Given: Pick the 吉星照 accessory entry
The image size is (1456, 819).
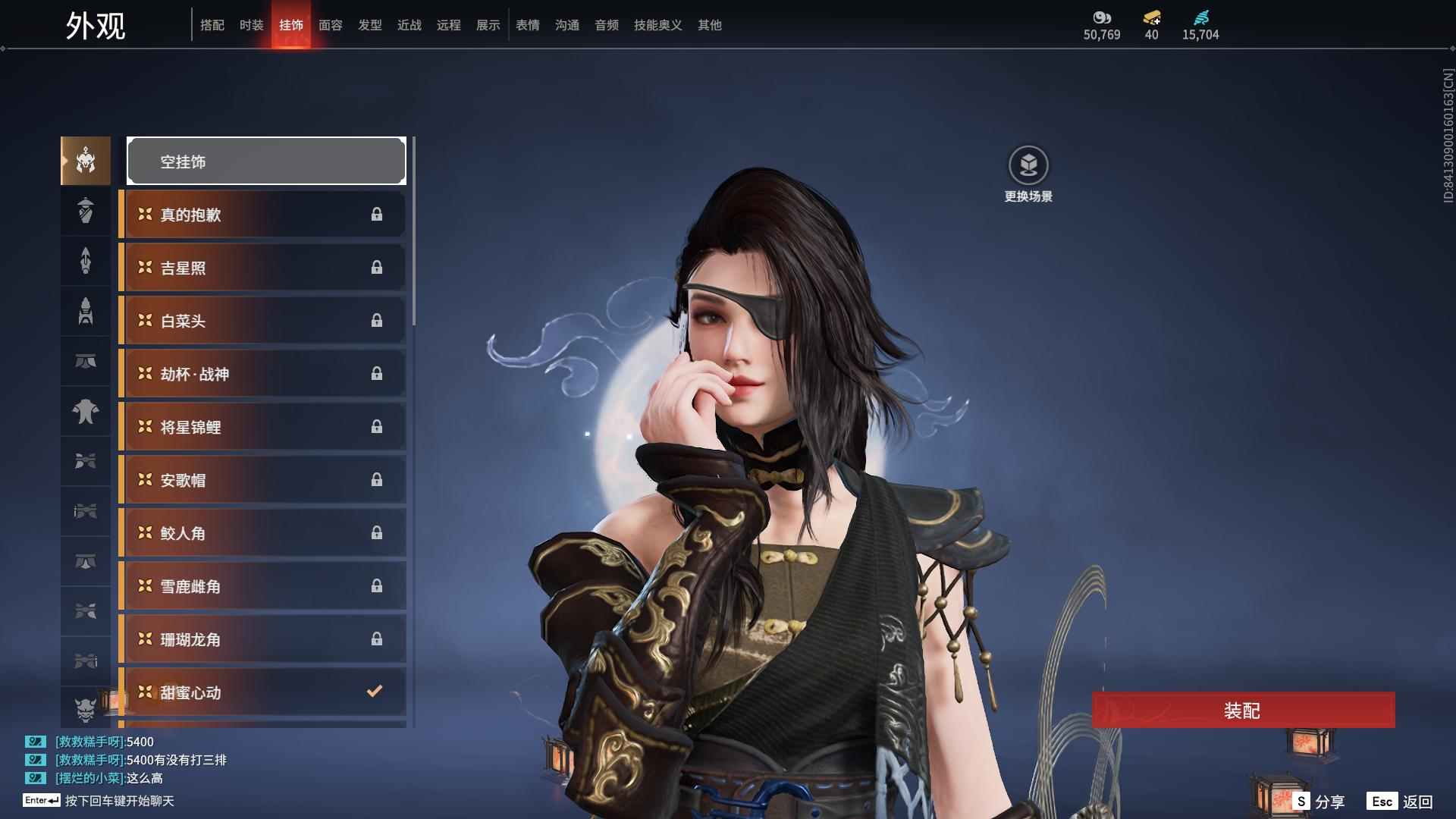Looking at the screenshot, I should 263,268.
